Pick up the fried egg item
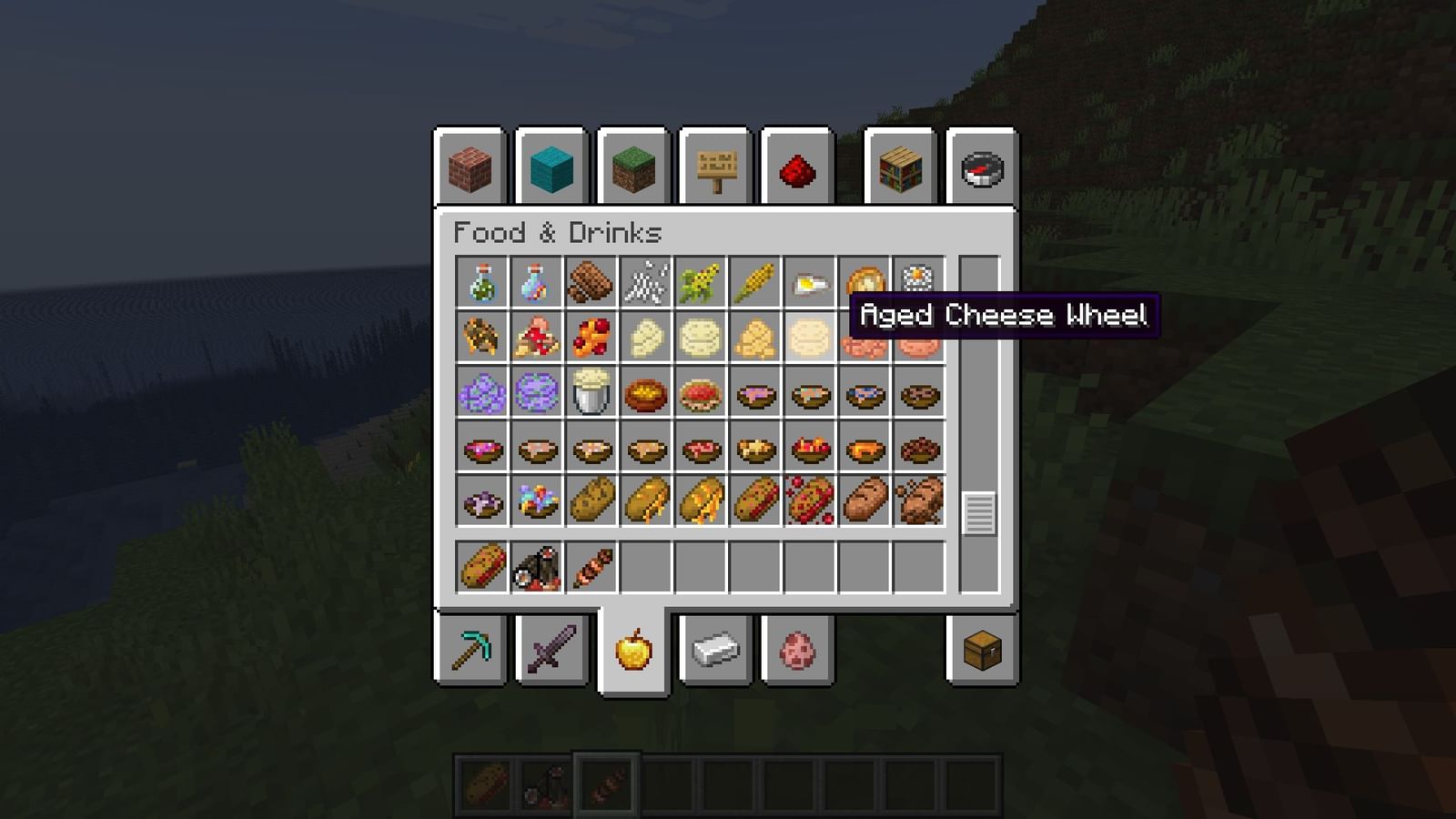The image size is (1456, 819). tap(810, 284)
